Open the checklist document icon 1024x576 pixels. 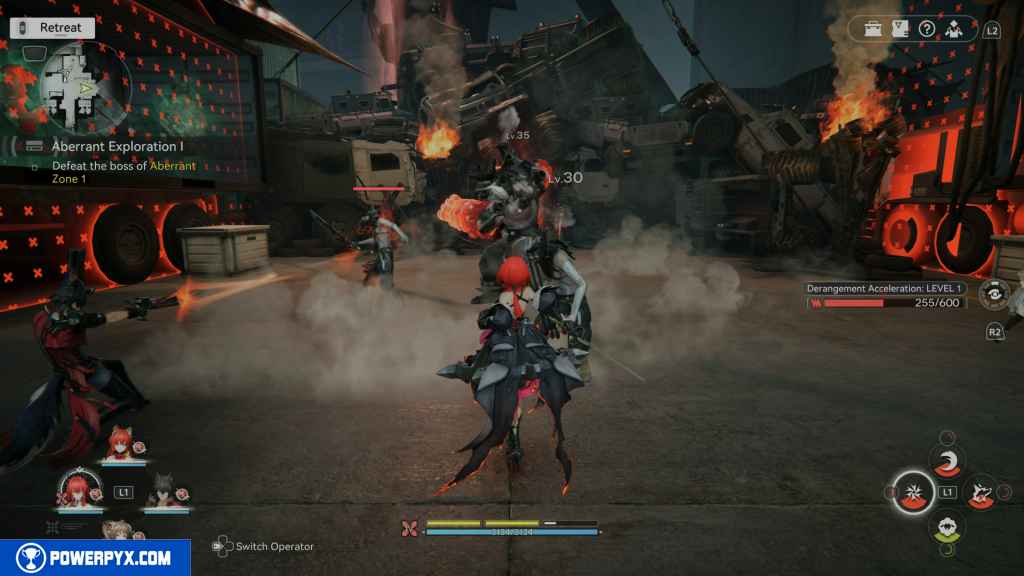tap(900, 29)
